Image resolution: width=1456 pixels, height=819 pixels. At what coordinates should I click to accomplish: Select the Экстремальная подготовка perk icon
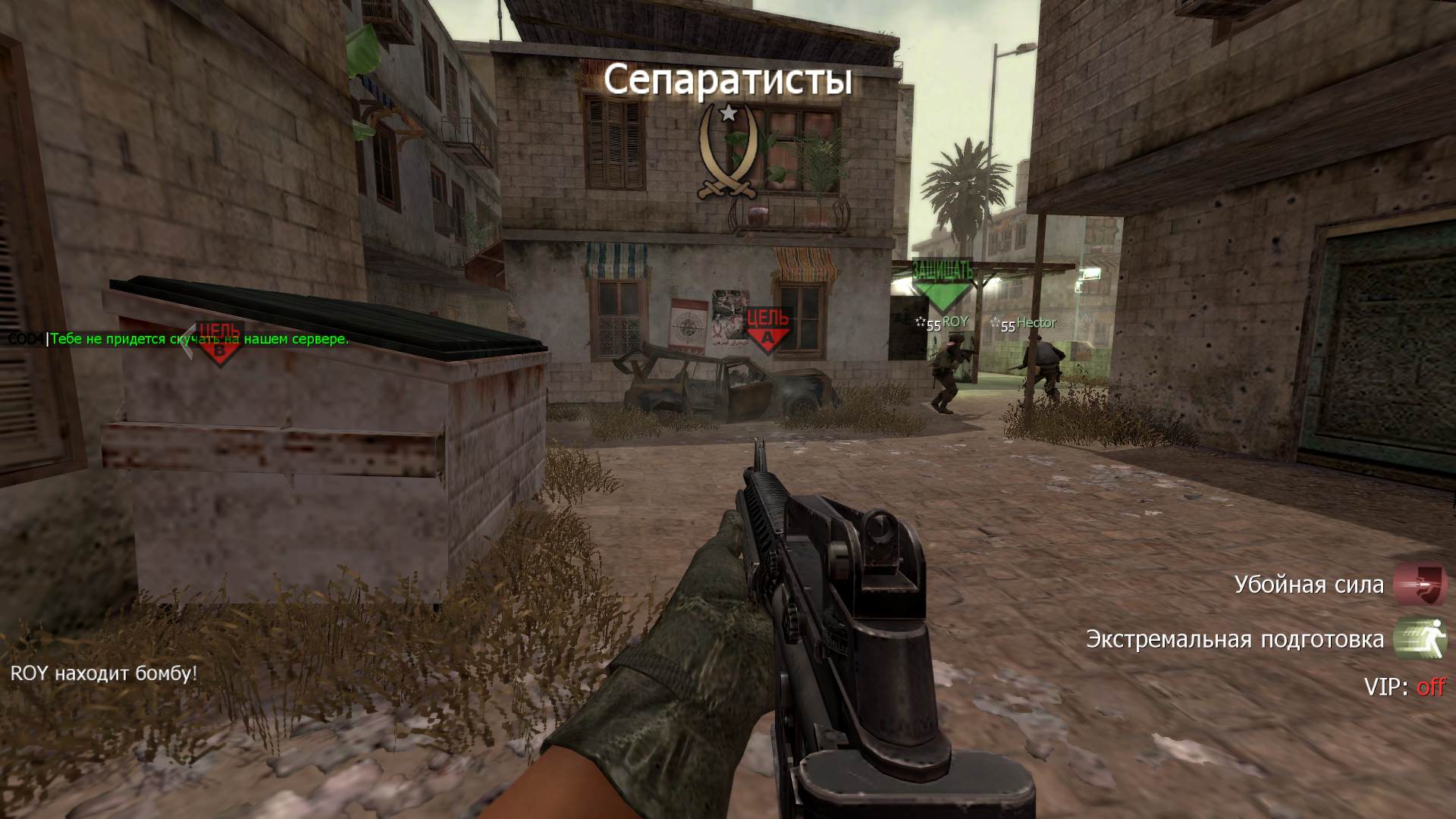pyautogui.click(x=1420, y=639)
